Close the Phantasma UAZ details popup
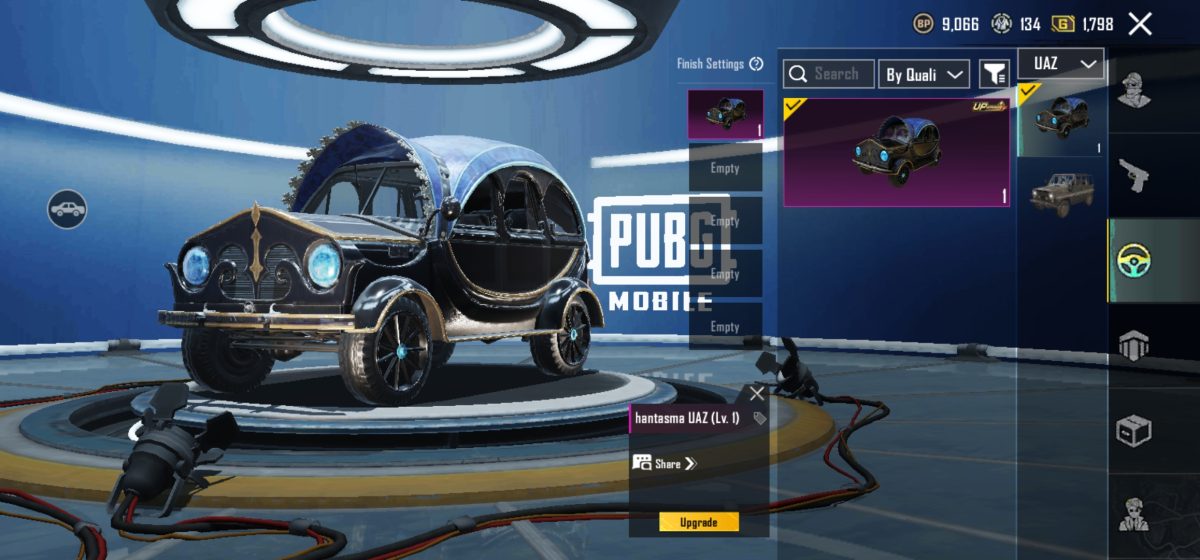The width and height of the screenshot is (1200, 560). (757, 394)
